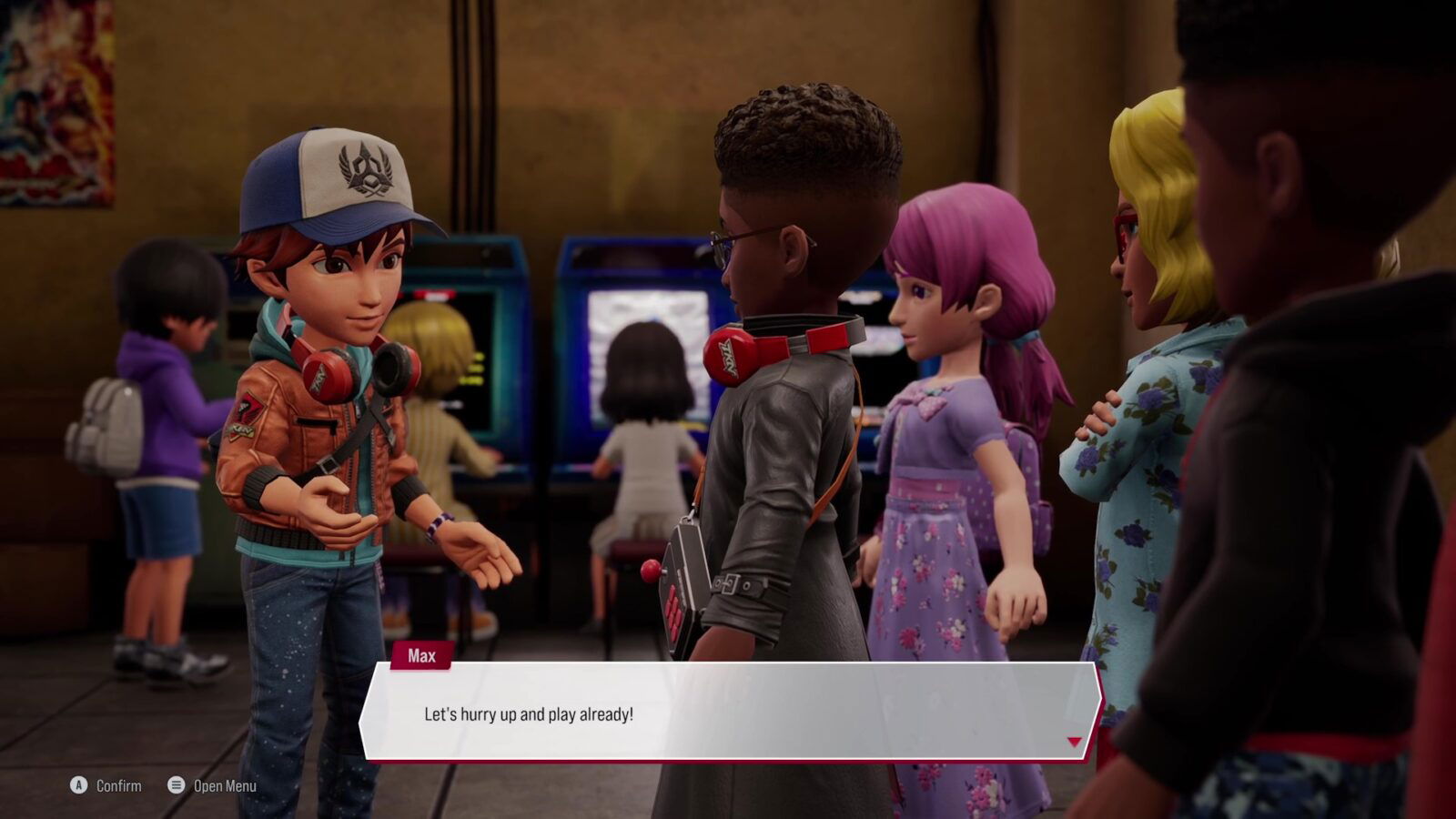Continue Max's dialogue text box
1456x819 pixels.
728,713
